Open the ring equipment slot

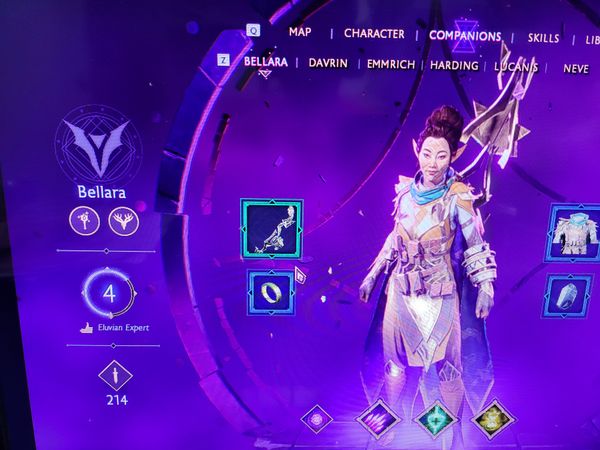click(x=271, y=292)
